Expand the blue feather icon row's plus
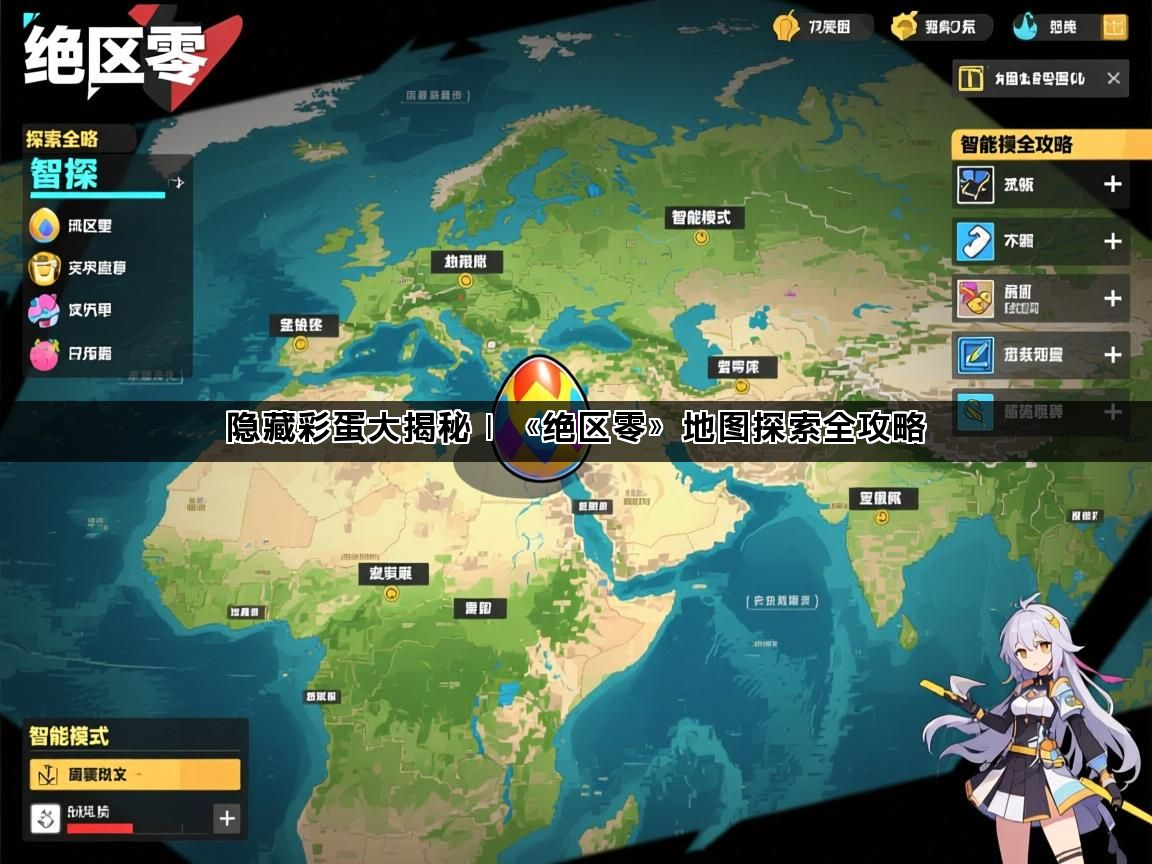 (x=1112, y=354)
